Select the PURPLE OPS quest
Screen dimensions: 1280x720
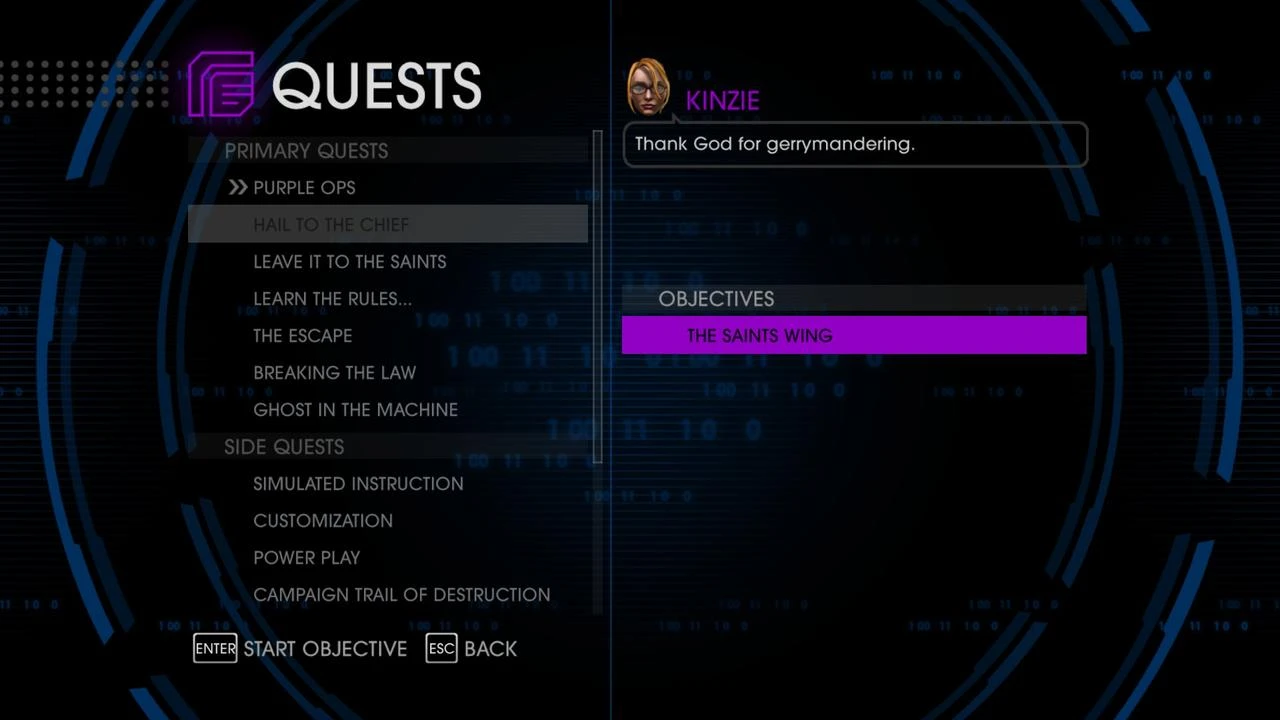304,187
